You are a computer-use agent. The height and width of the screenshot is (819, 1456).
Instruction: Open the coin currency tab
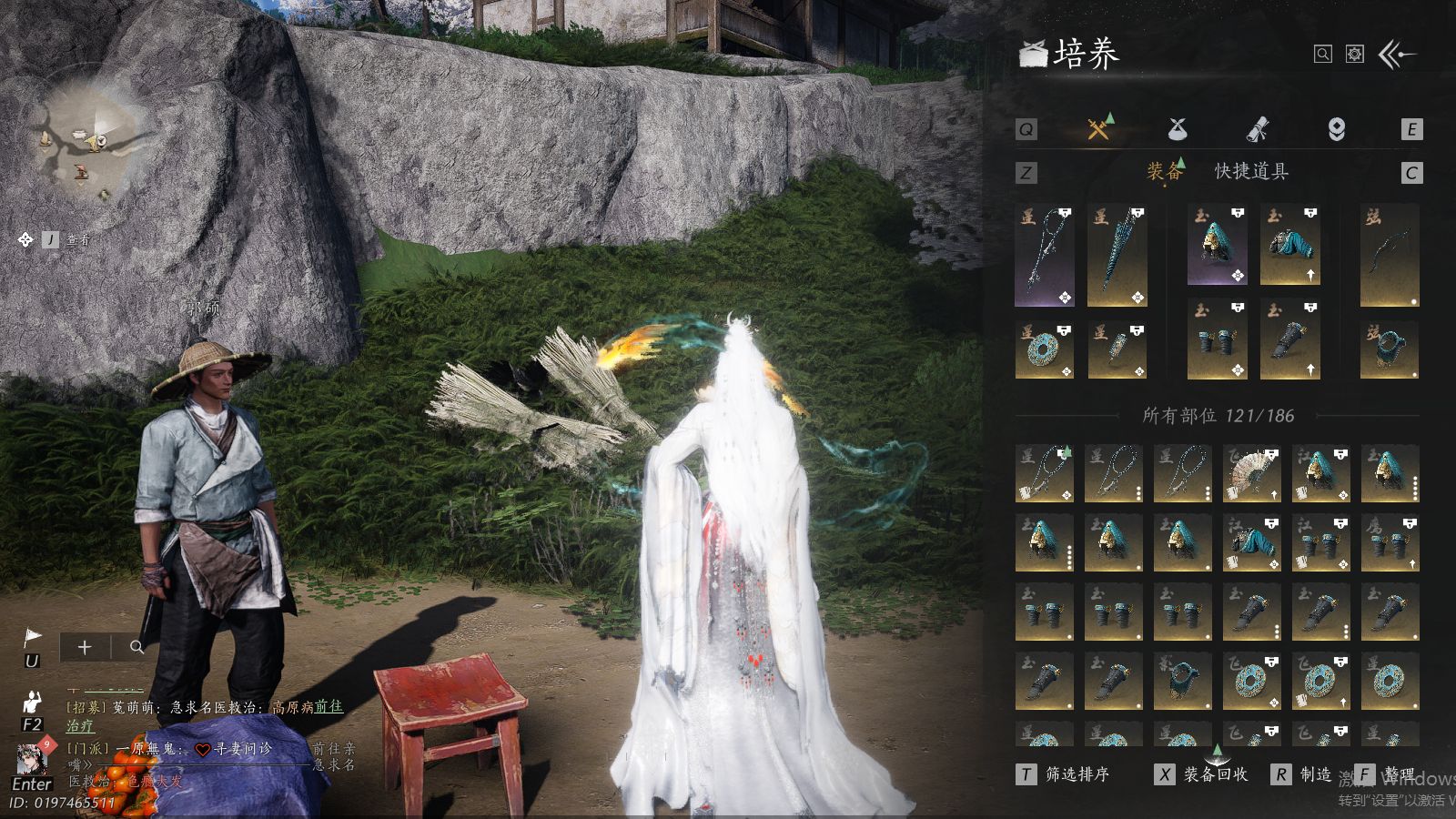(1336, 129)
